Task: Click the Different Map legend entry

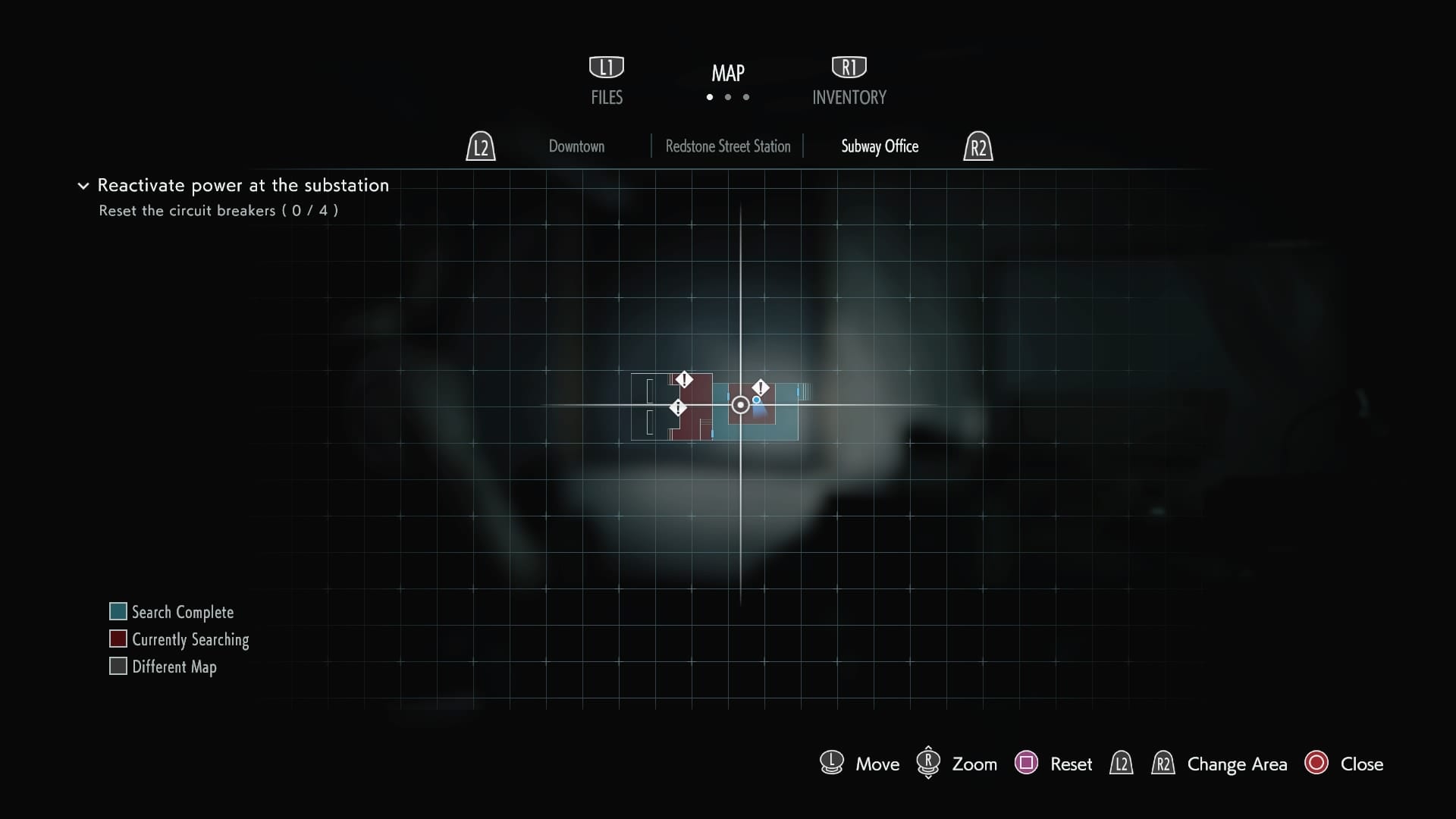Action: point(164,667)
